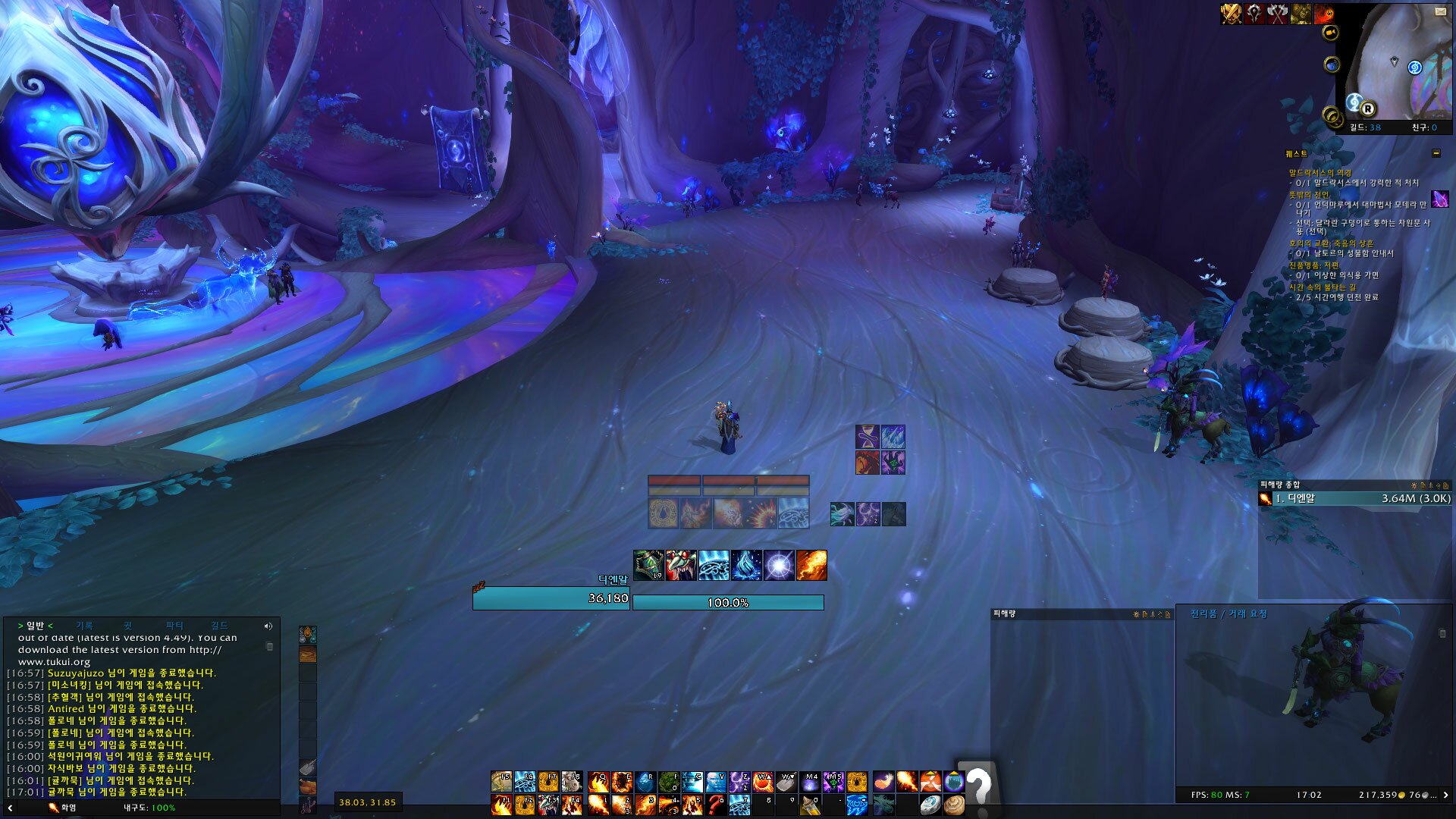1456x819 pixels.
Task: Activate the sheep Polymorph ability on F8
Action: (572, 782)
